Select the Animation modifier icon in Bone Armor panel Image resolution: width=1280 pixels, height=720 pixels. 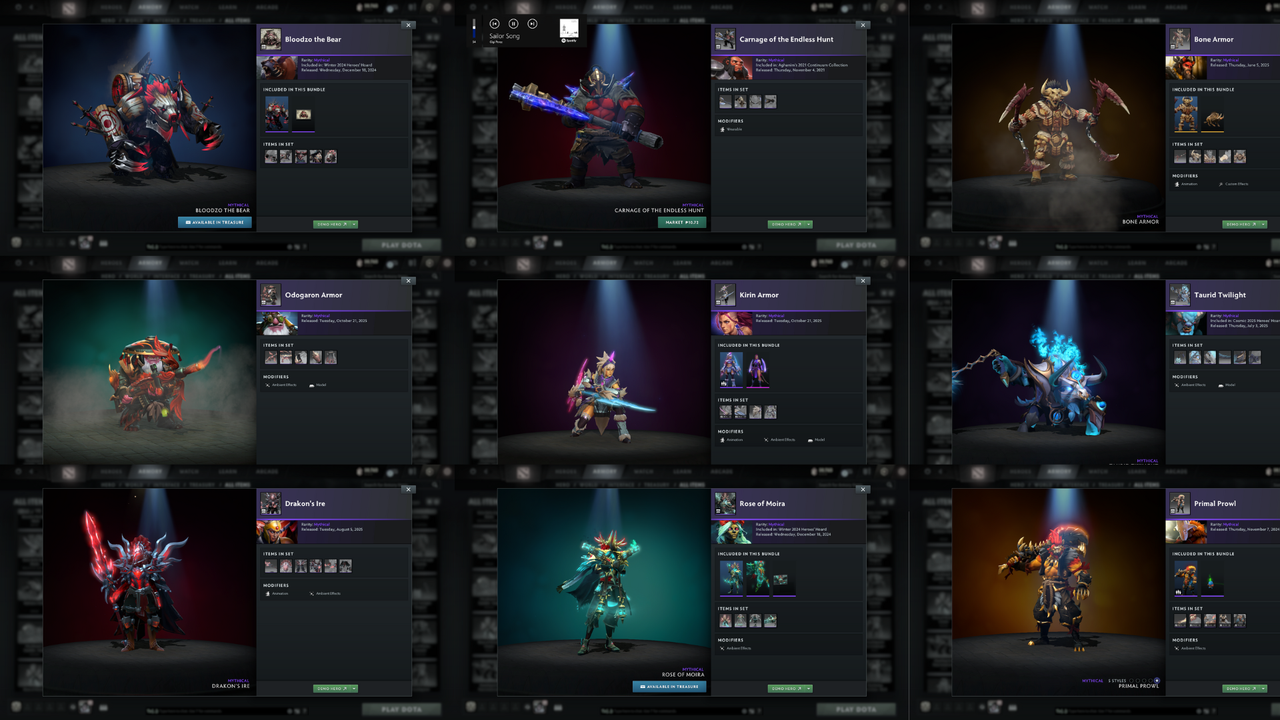tap(1177, 184)
